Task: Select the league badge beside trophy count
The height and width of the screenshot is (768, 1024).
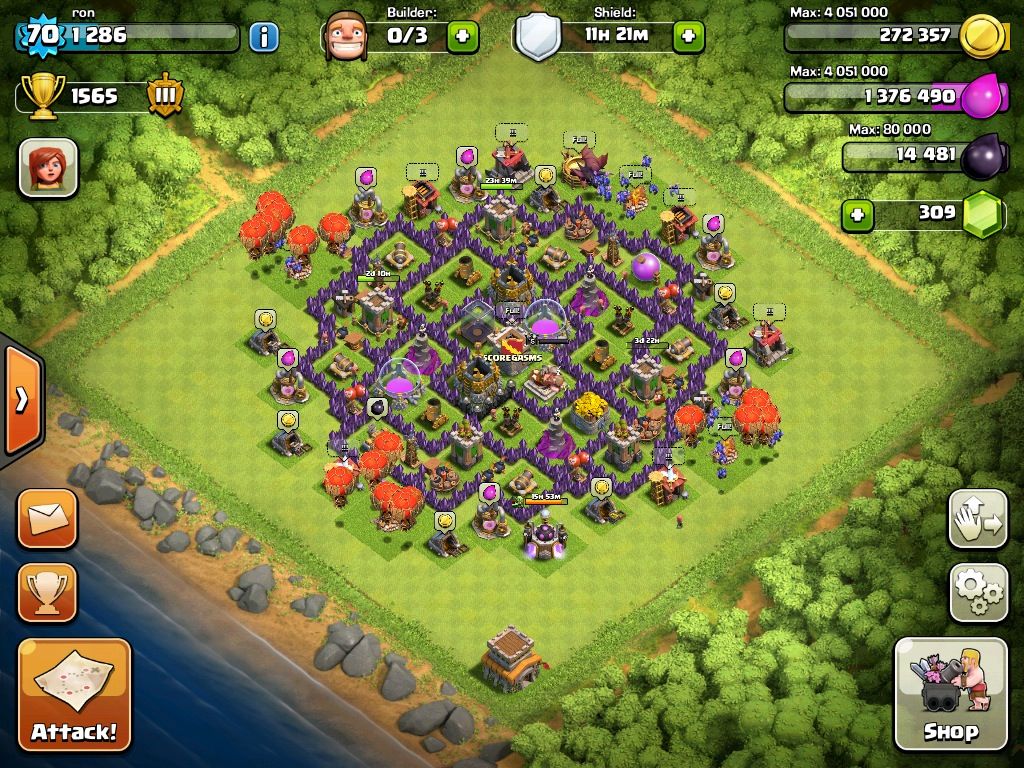Action: 164,96
